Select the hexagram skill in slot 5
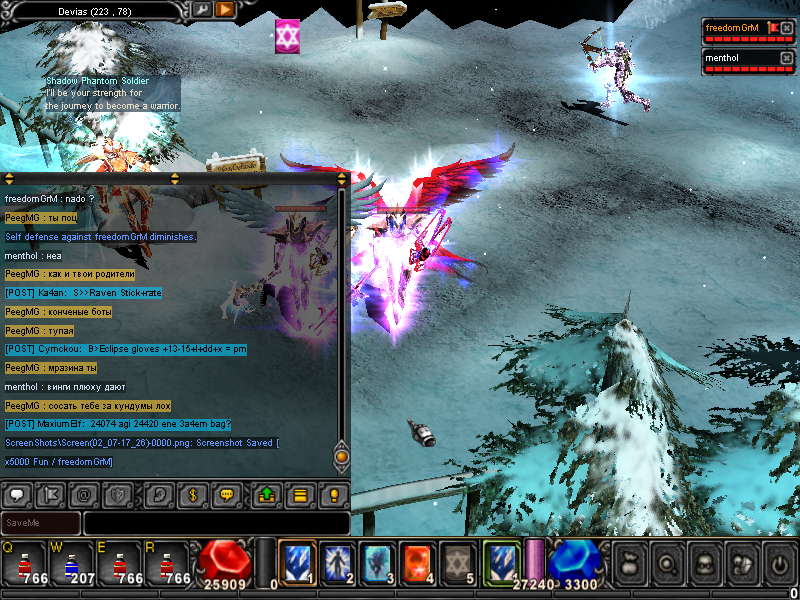The height and width of the screenshot is (600, 800). pyautogui.click(x=457, y=562)
